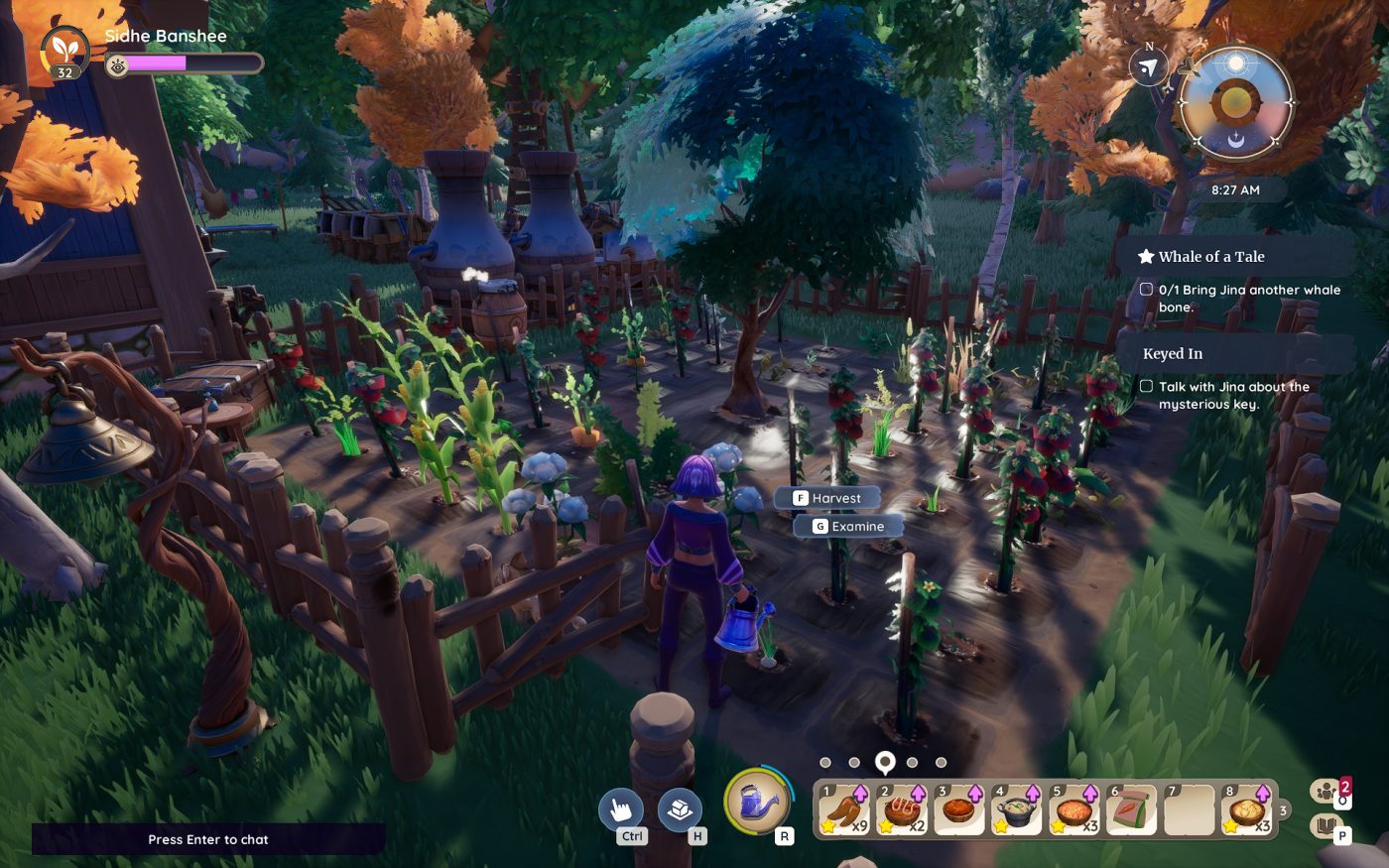Screen dimensions: 1389x868
Task: Open the social players panel
Action: click(1324, 789)
